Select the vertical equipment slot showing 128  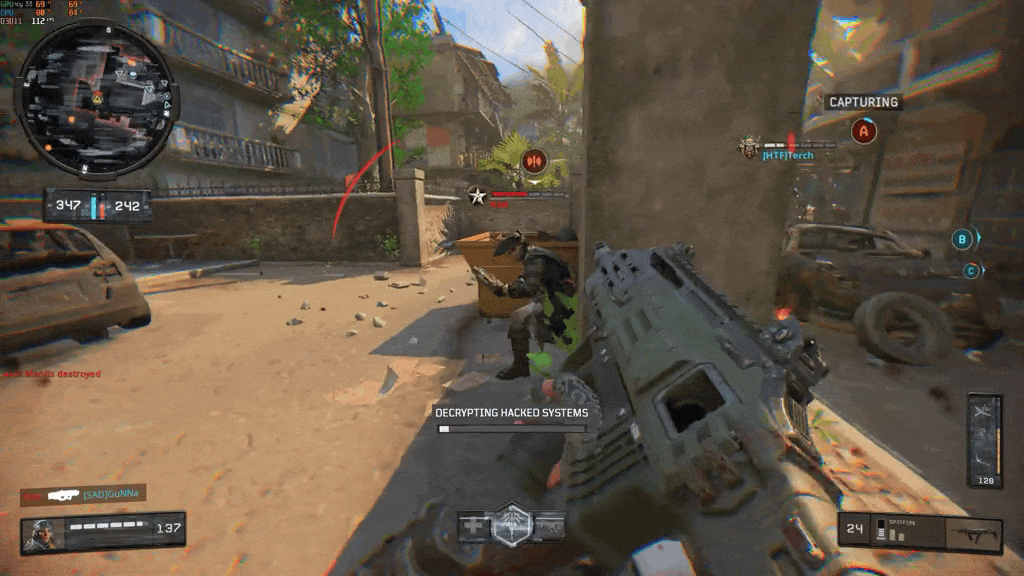pyautogui.click(x=984, y=441)
